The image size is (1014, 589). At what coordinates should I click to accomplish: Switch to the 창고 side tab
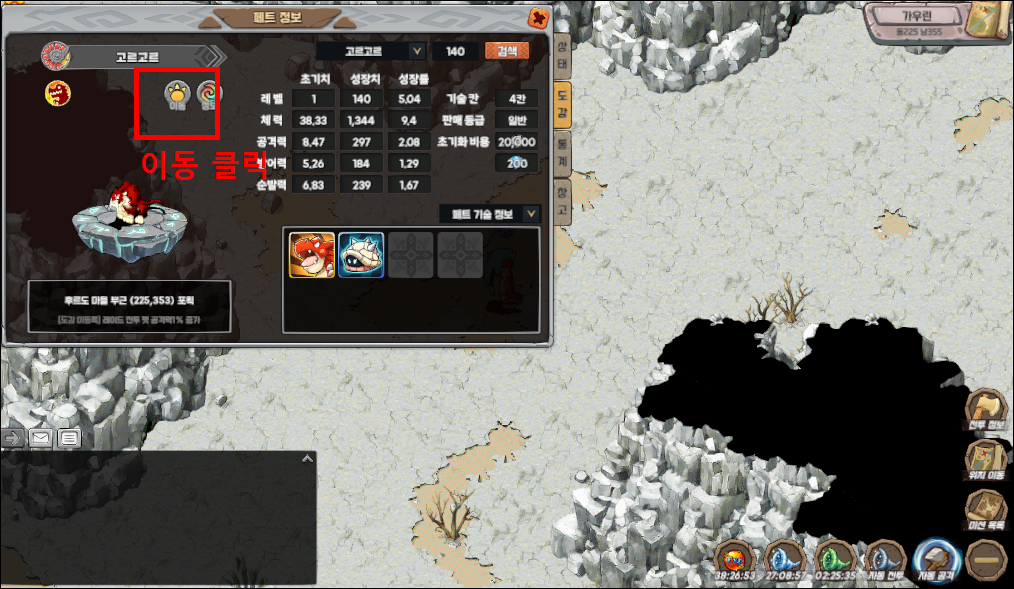[563, 204]
